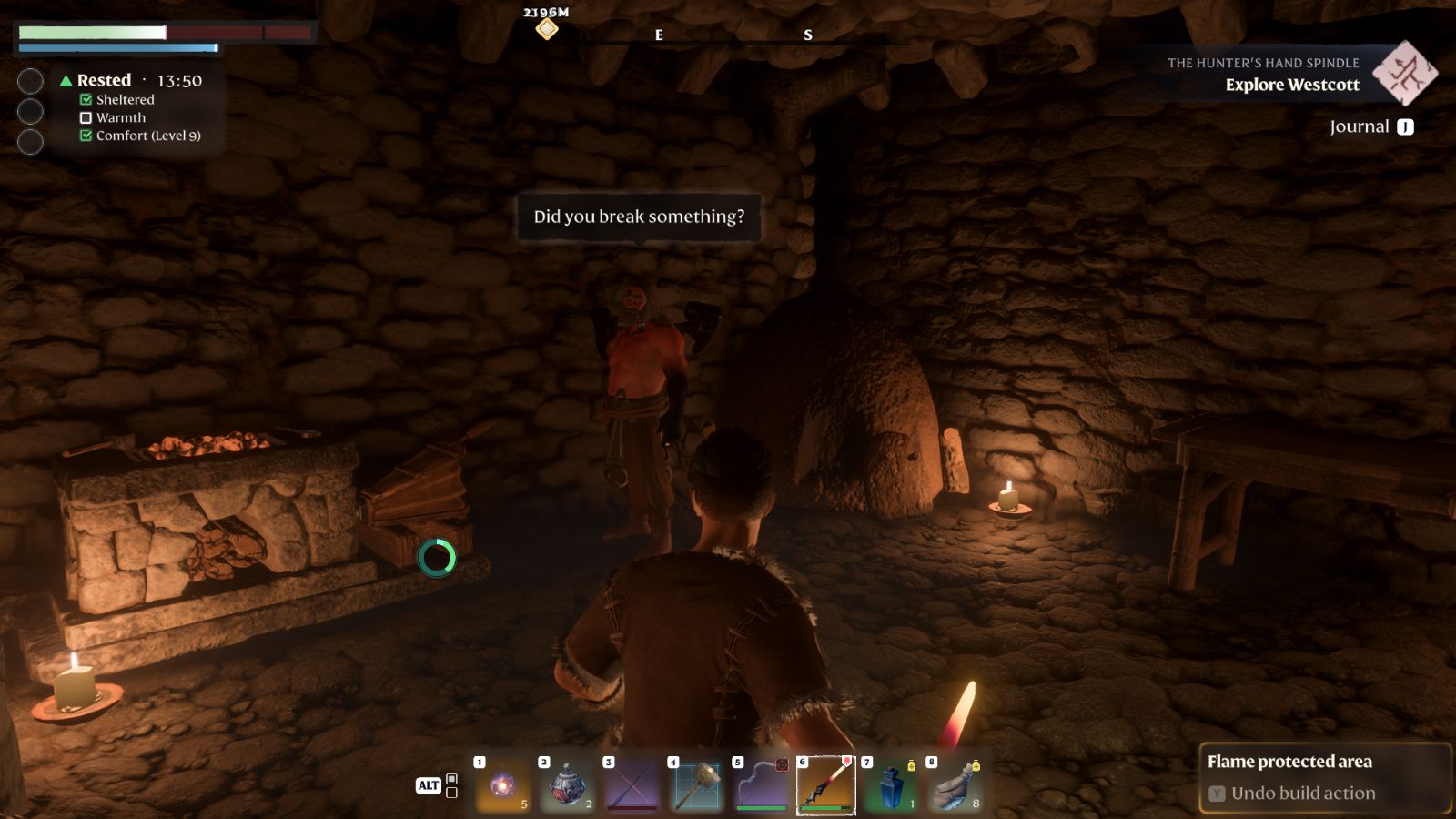
Task: Click Undo build action
Action: (x=1302, y=793)
